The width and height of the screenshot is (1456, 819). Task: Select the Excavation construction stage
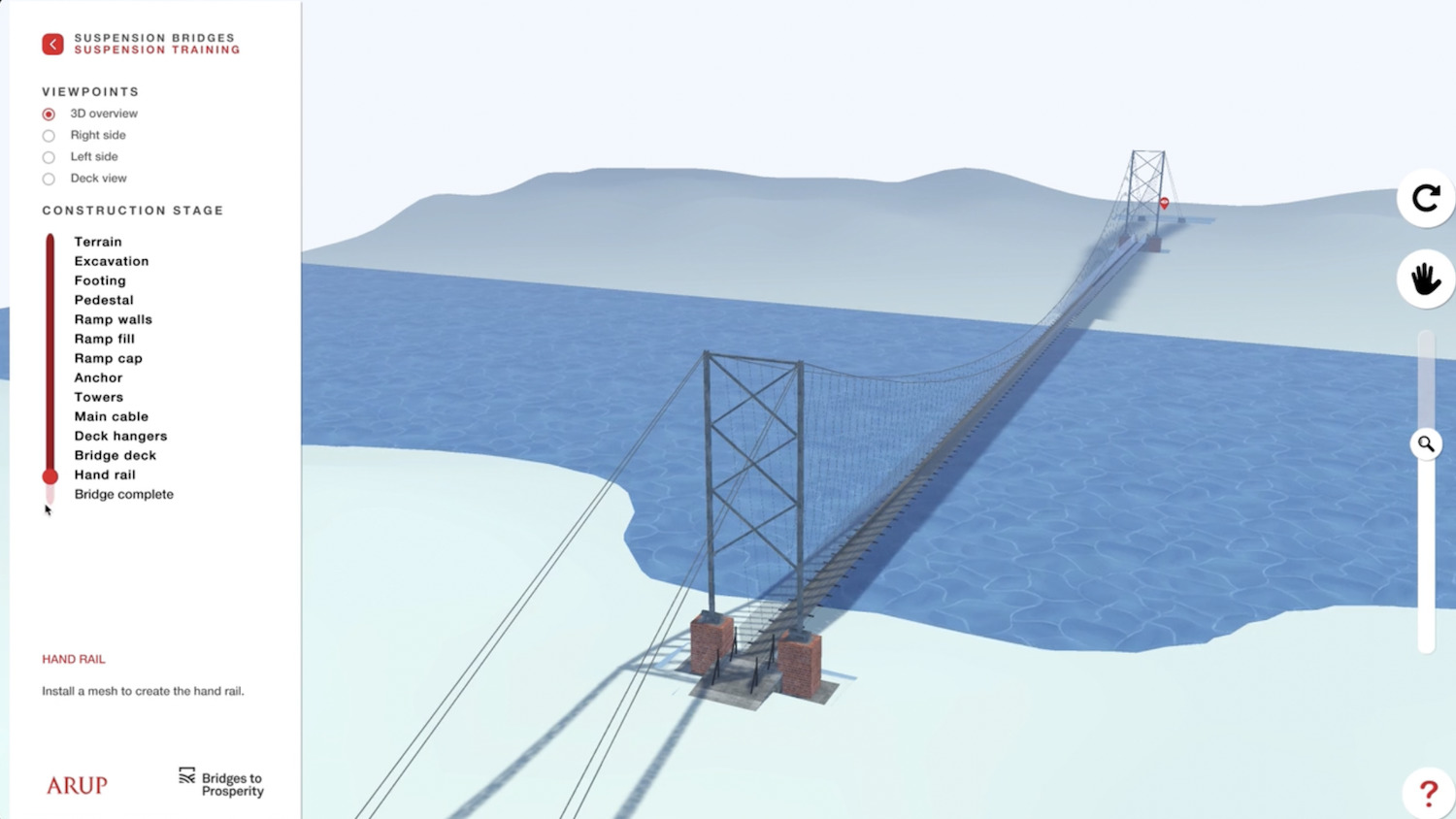coord(111,261)
